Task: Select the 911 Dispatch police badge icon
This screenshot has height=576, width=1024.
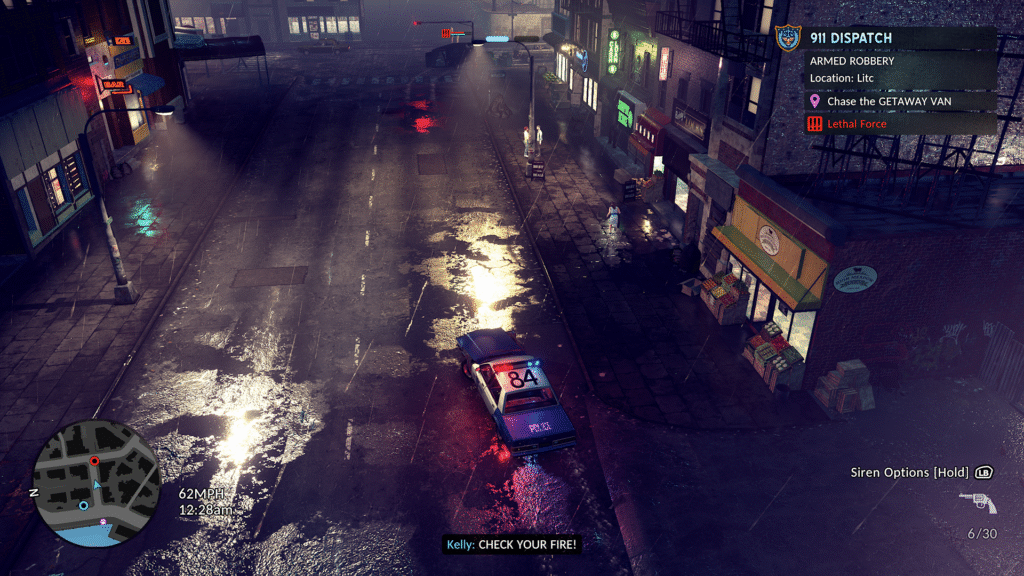Action: point(789,38)
